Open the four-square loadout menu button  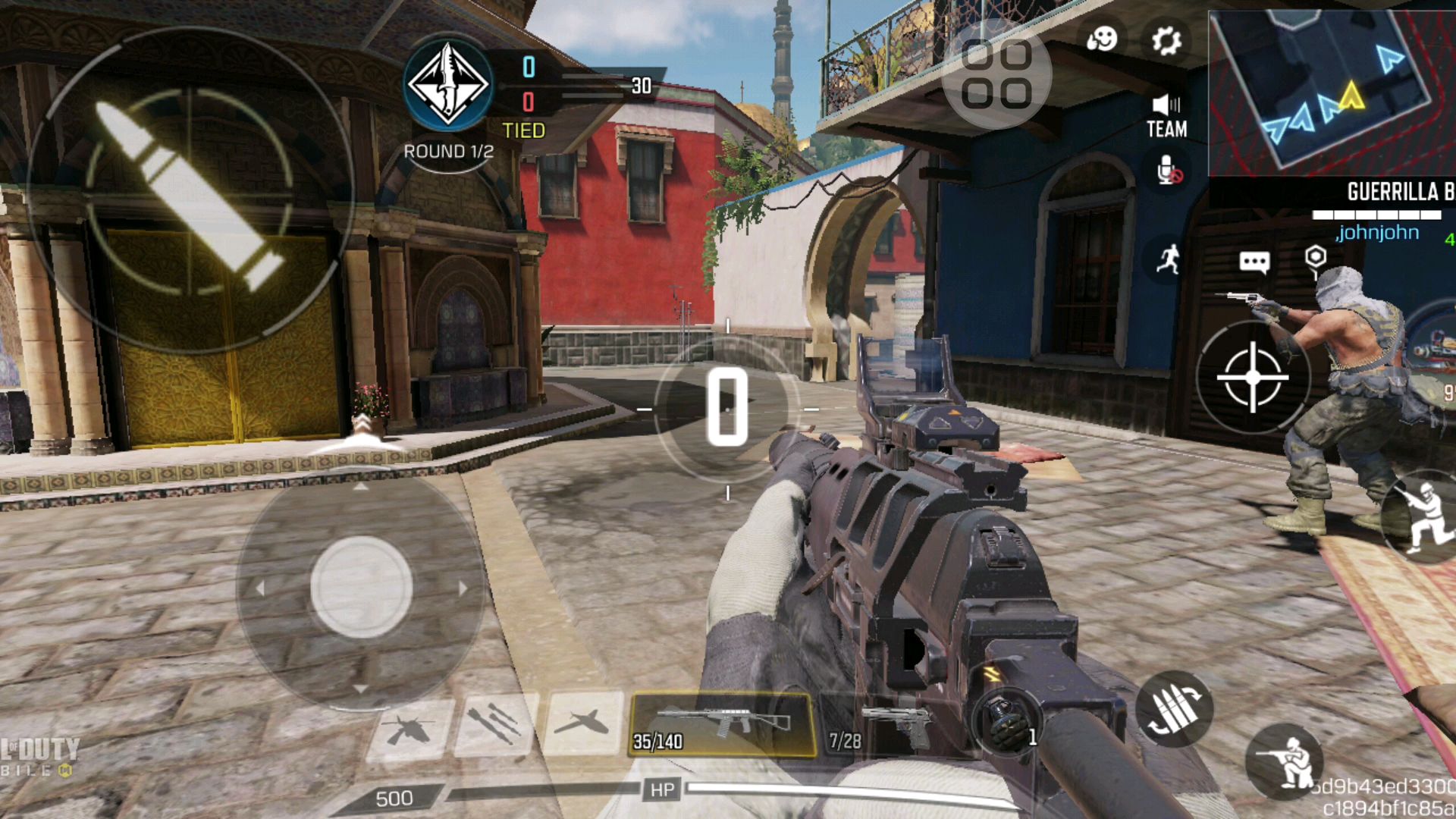[x=996, y=74]
